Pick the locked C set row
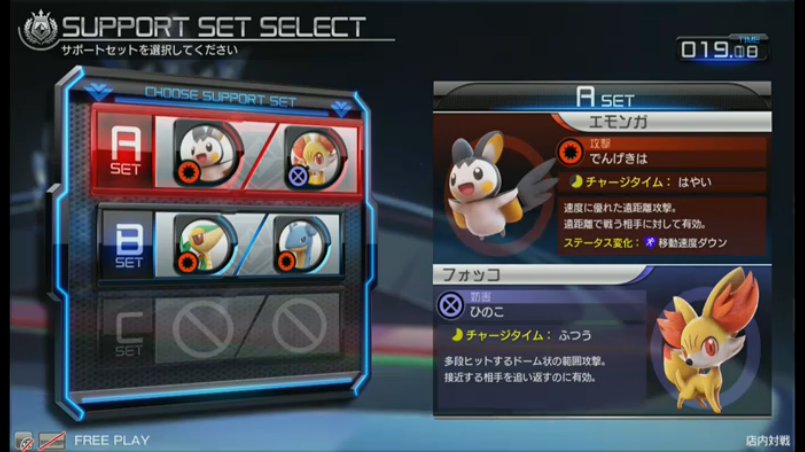805x452 pixels. (128, 329)
